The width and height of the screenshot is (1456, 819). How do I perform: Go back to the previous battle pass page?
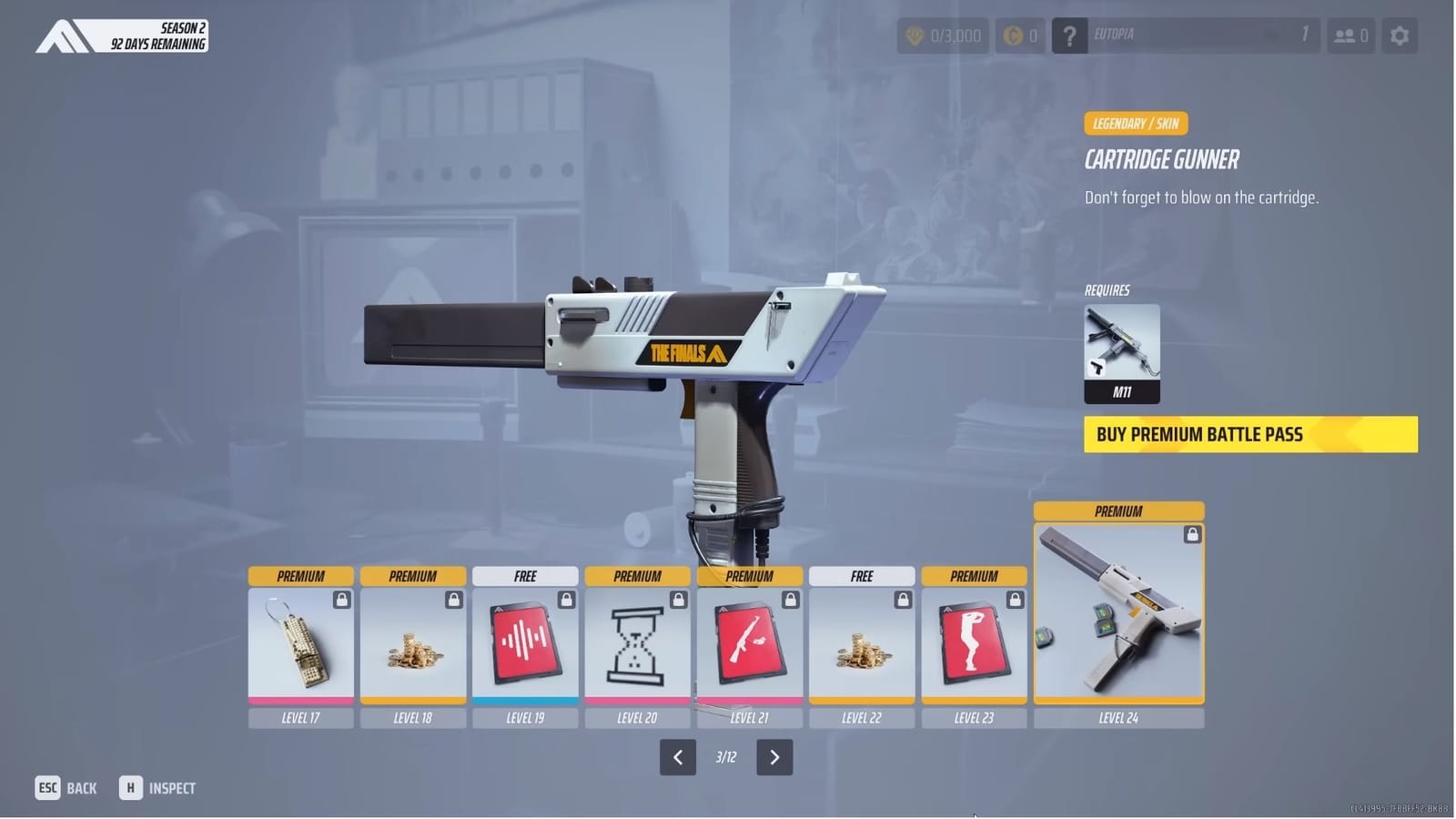point(677,756)
